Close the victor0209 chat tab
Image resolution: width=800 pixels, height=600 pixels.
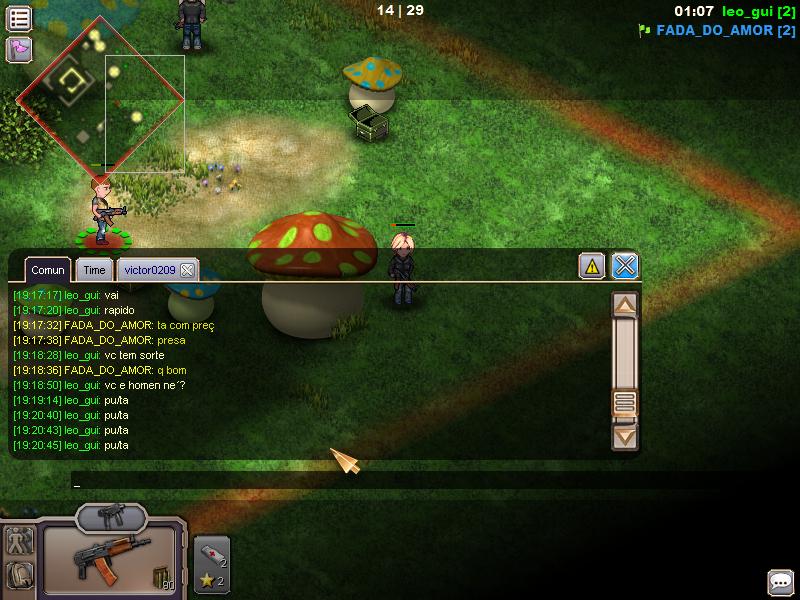pos(187,270)
